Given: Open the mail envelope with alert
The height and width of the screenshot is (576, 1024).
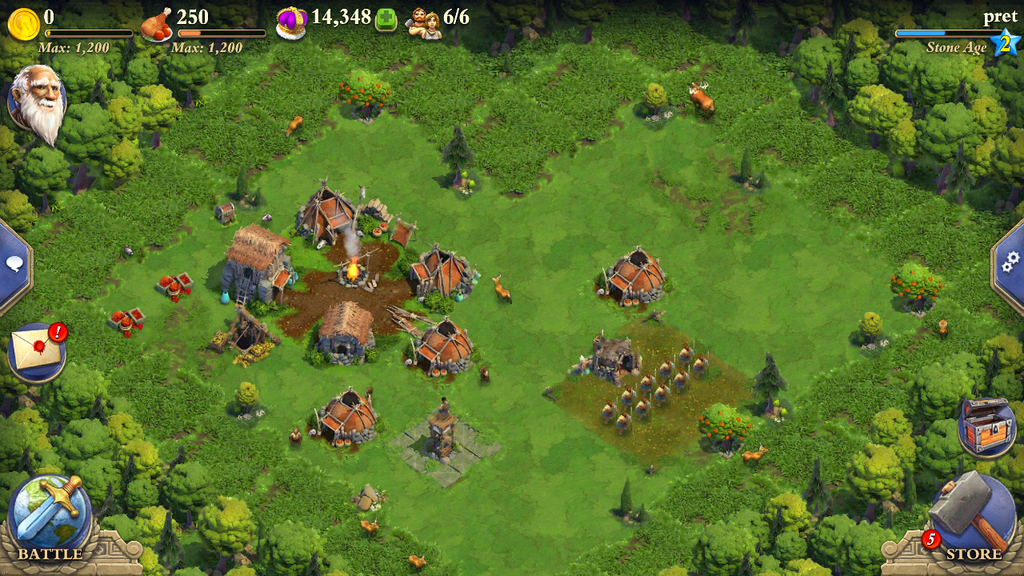Looking at the screenshot, I should (x=36, y=352).
